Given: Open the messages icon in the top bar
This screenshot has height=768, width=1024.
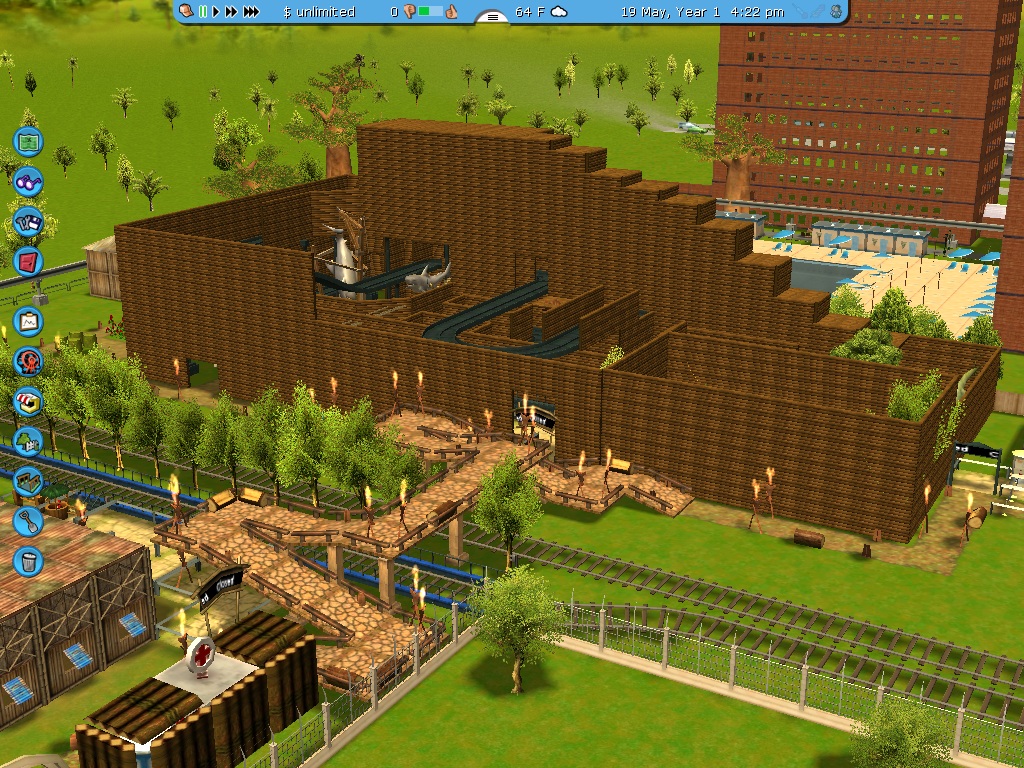Looking at the screenshot, I should (188, 12).
